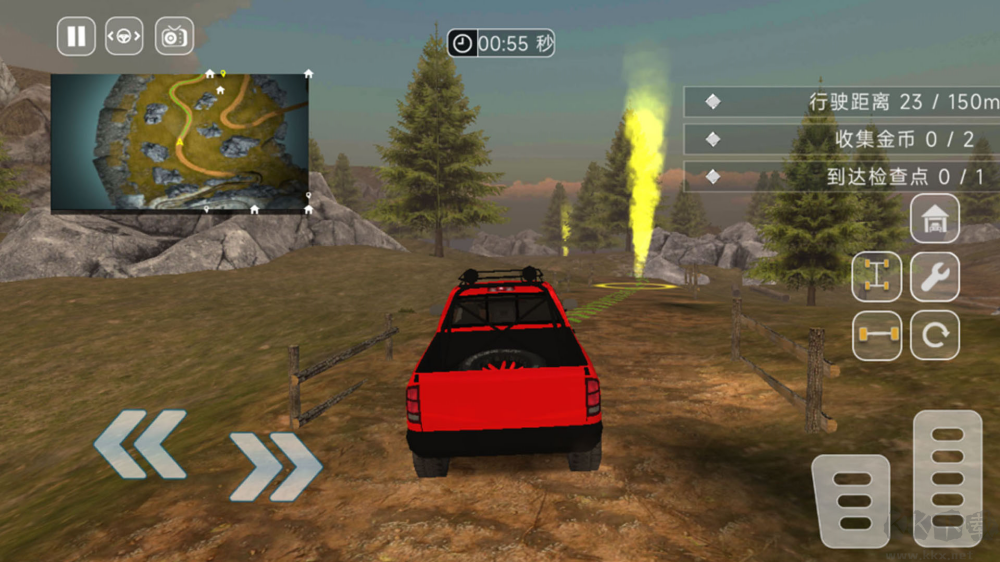
Task: Switch controls using the steering wheel icon
Action: click(125, 37)
